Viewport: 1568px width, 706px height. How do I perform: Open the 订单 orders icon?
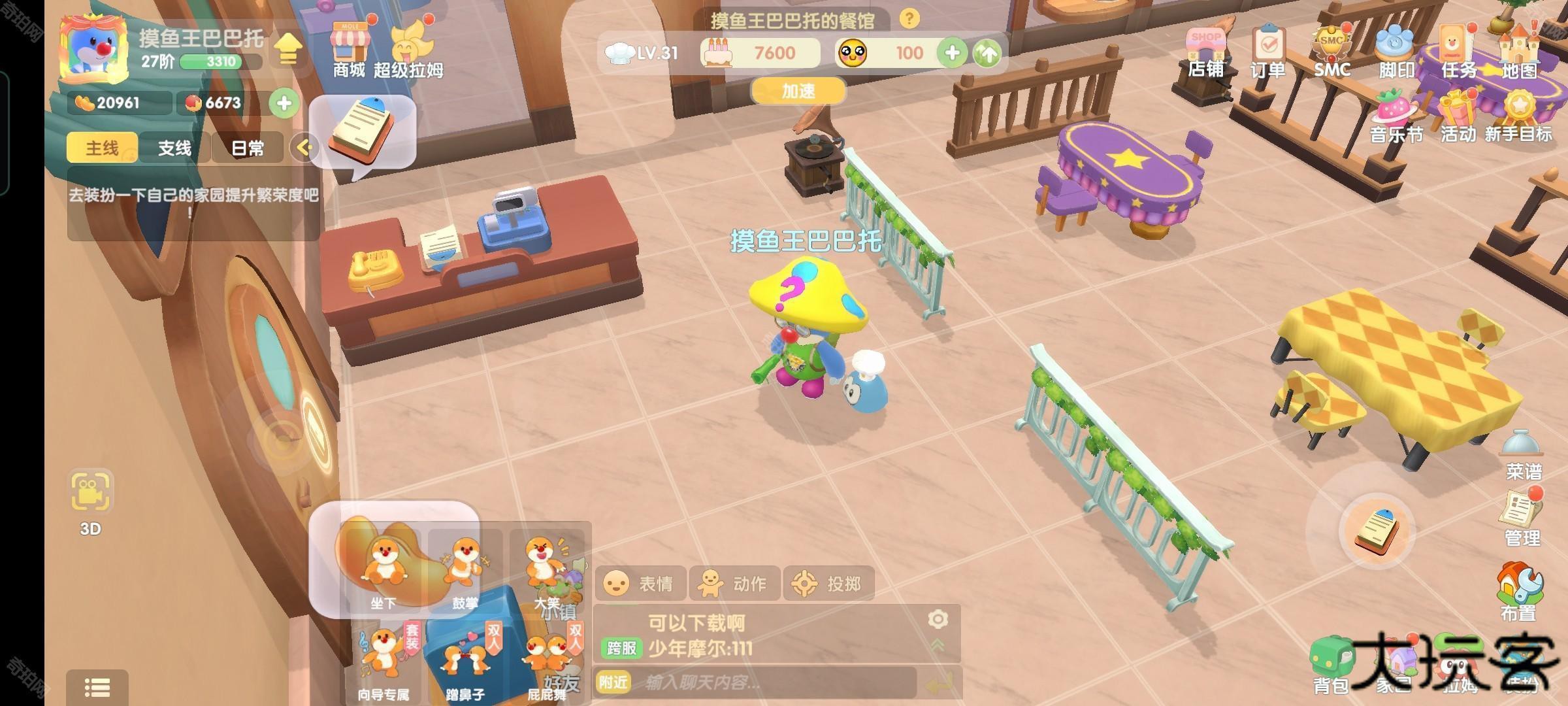click(x=1267, y=51)
